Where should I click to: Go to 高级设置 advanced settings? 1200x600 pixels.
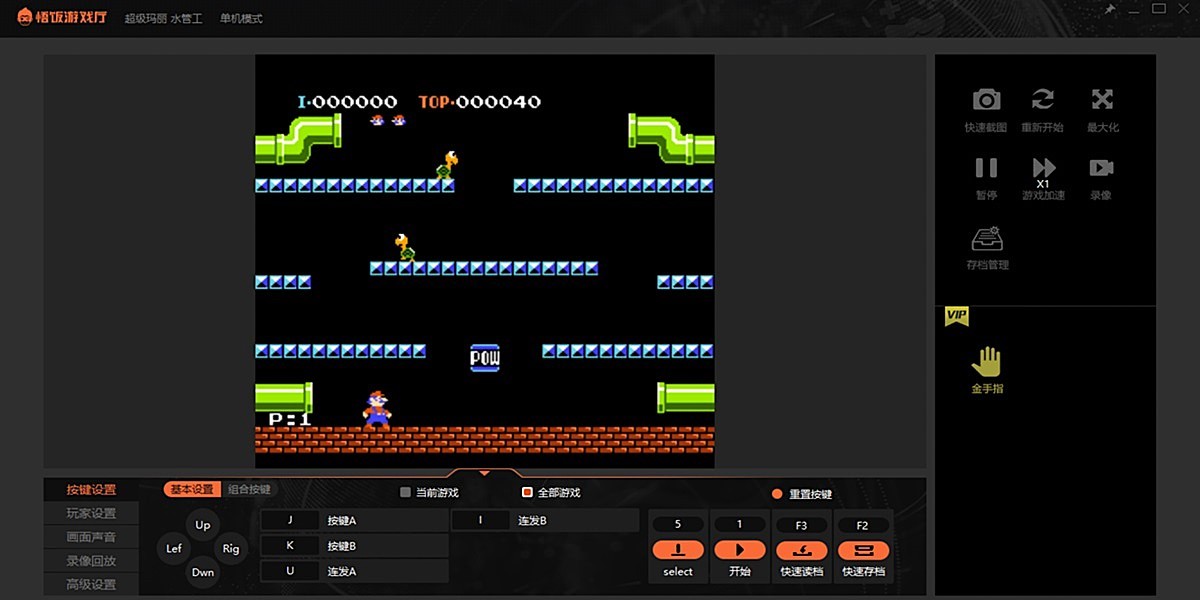(91, 585)
